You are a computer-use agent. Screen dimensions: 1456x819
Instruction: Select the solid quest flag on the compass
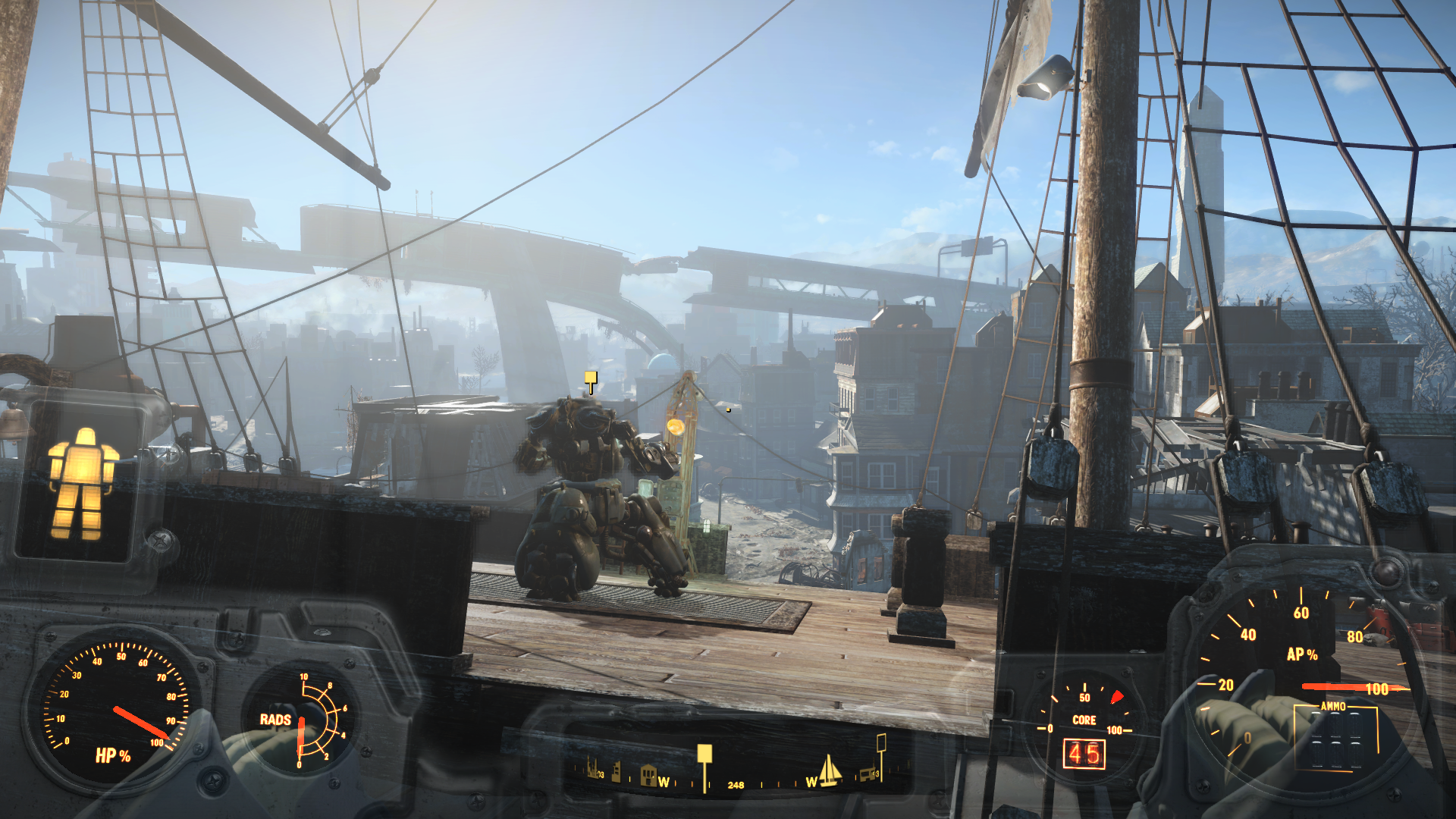(704, 755)
